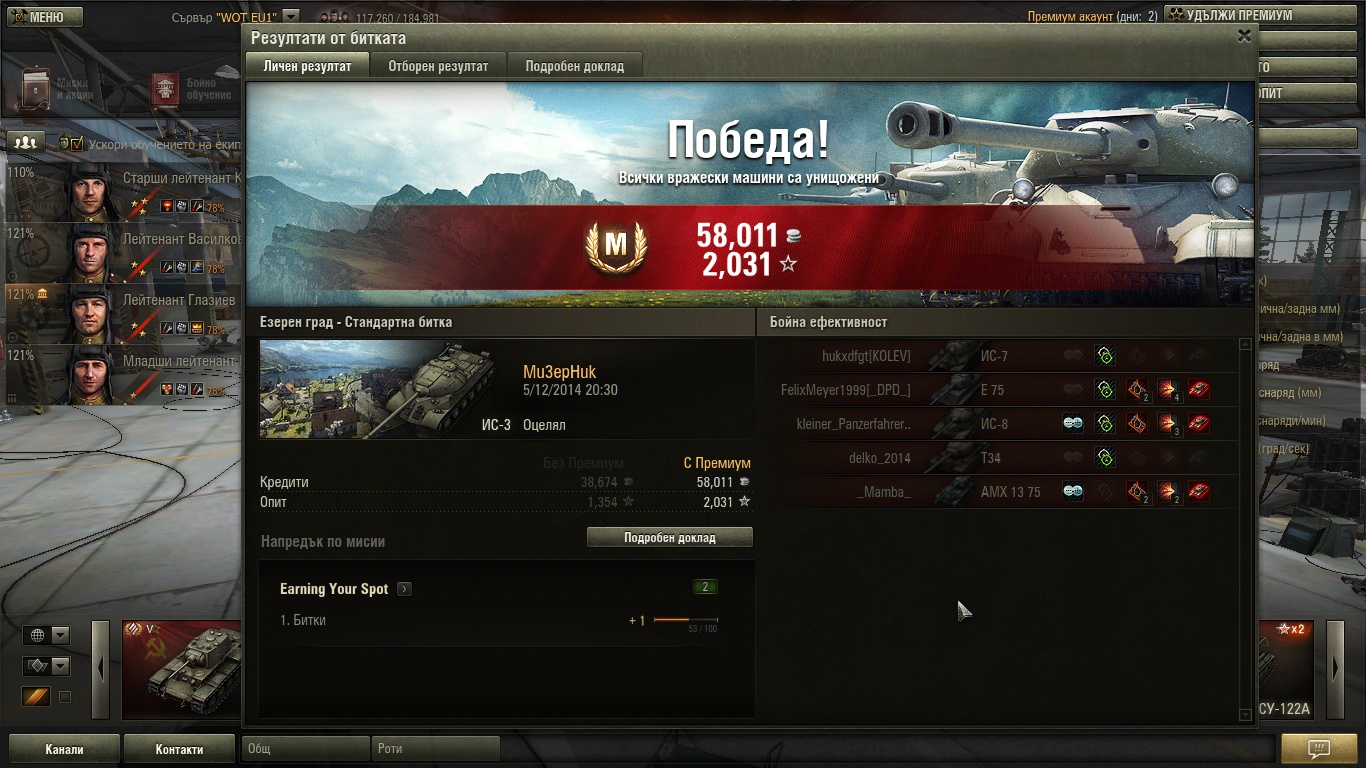1366x768 pixels.
Task: Close the battle results window
Action: pyautogui.click(x=1244, y=36)
